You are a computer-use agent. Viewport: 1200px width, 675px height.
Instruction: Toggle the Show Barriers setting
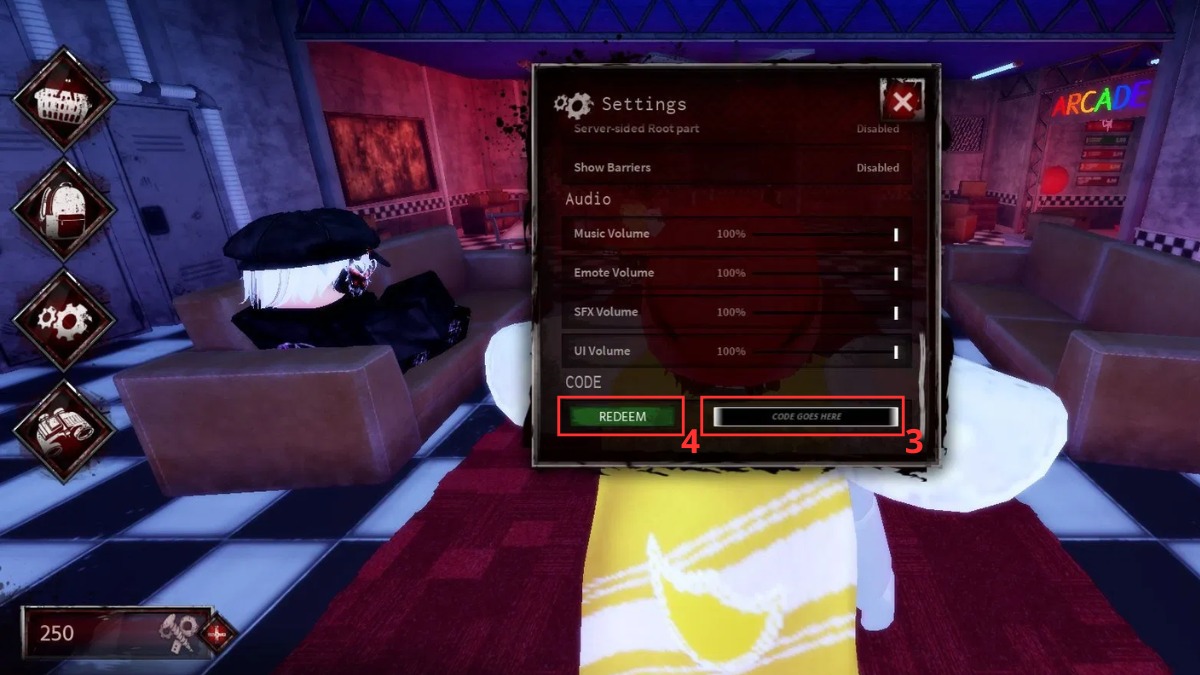point(877,168)
